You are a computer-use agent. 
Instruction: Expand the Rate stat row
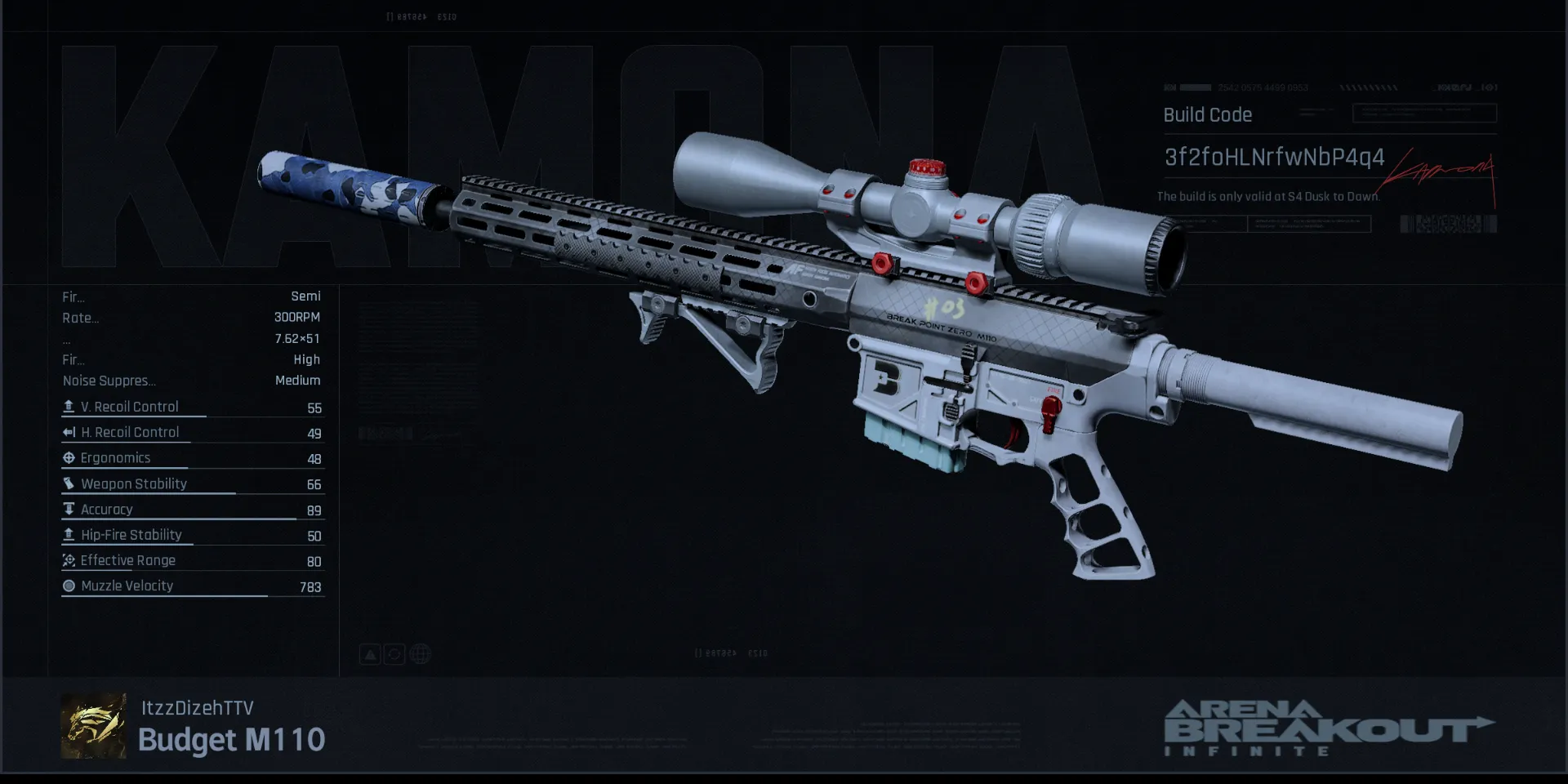point(192,318)
